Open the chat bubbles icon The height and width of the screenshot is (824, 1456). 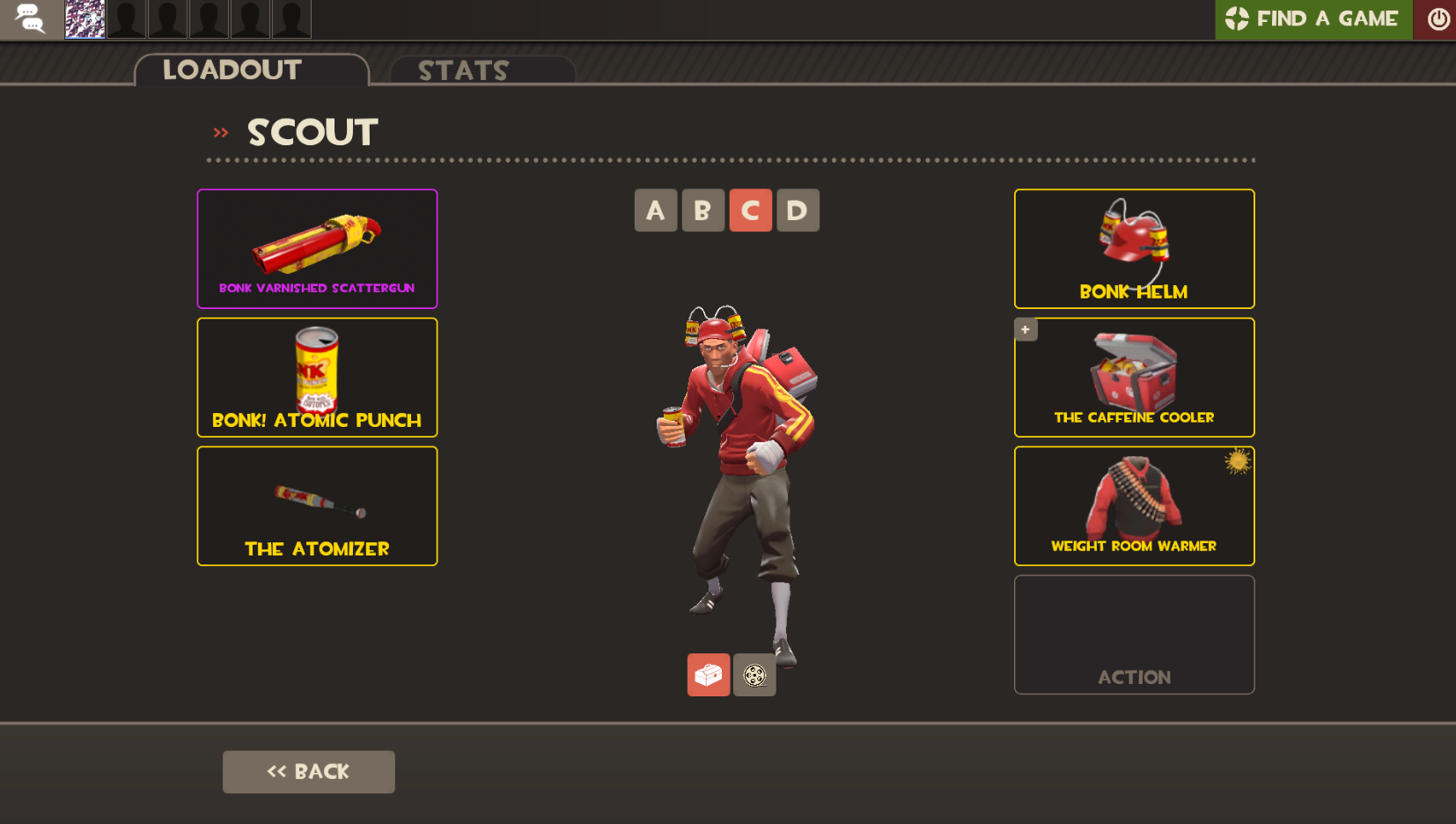click(31, 19)
